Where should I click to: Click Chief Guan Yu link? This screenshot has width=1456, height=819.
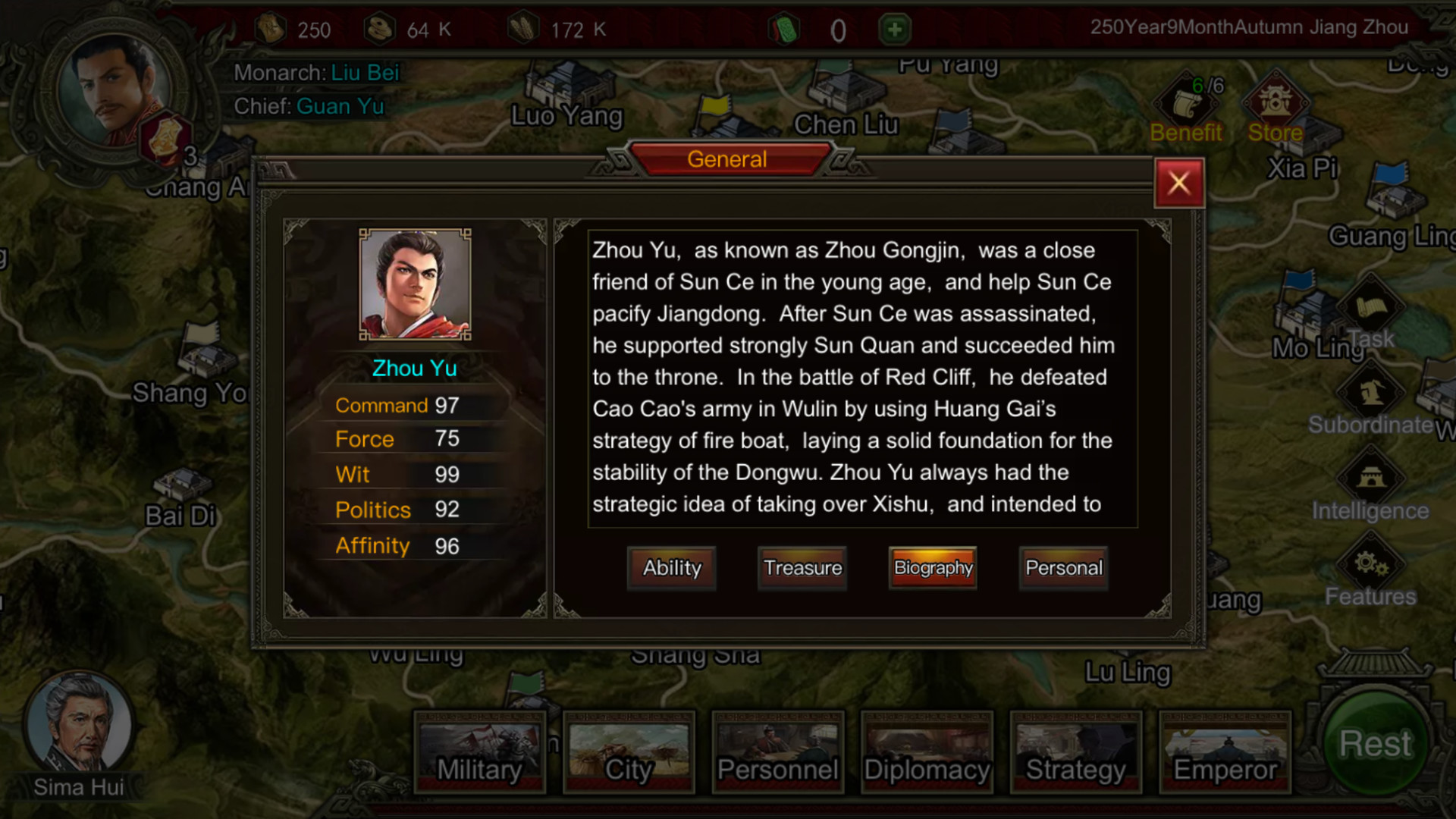[x=340, y=106]
